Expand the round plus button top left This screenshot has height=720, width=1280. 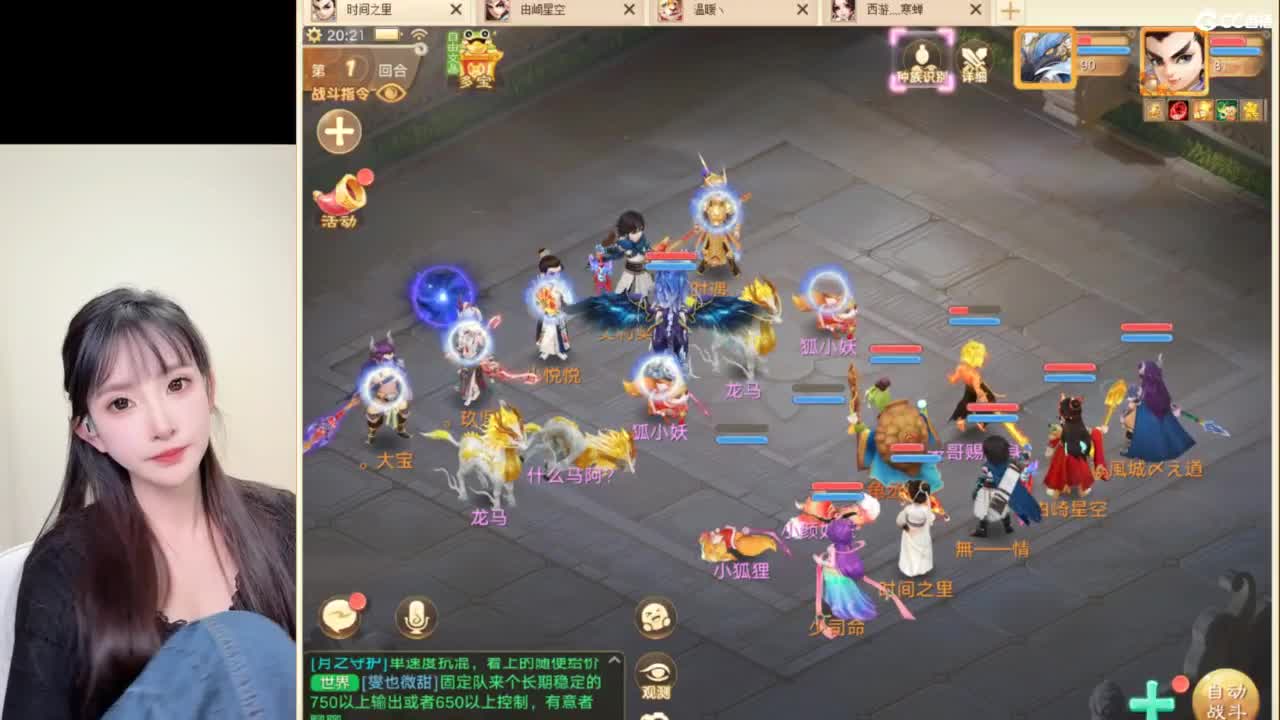[338, 131]
